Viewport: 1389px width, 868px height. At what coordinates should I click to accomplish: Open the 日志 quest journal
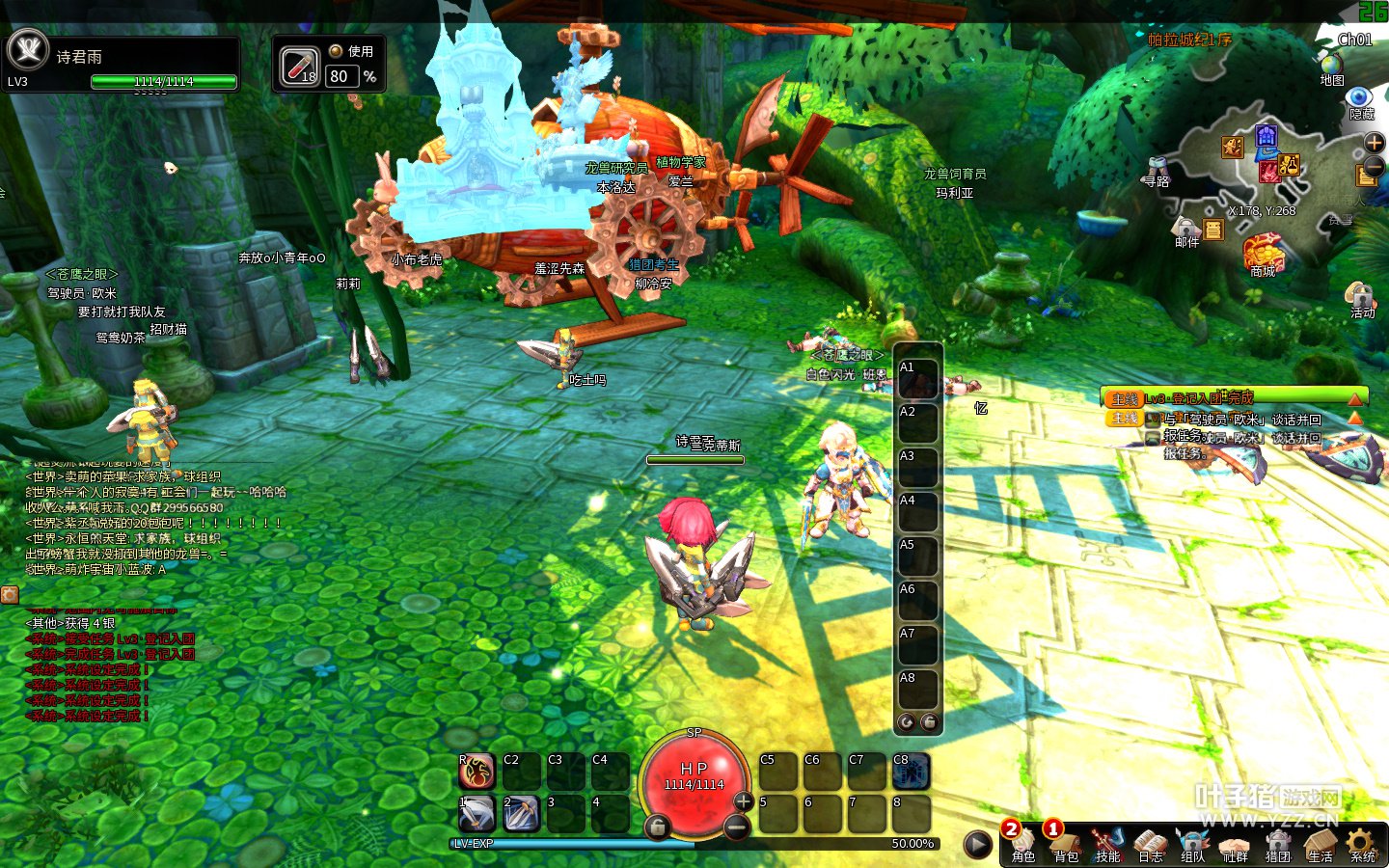1150,842
